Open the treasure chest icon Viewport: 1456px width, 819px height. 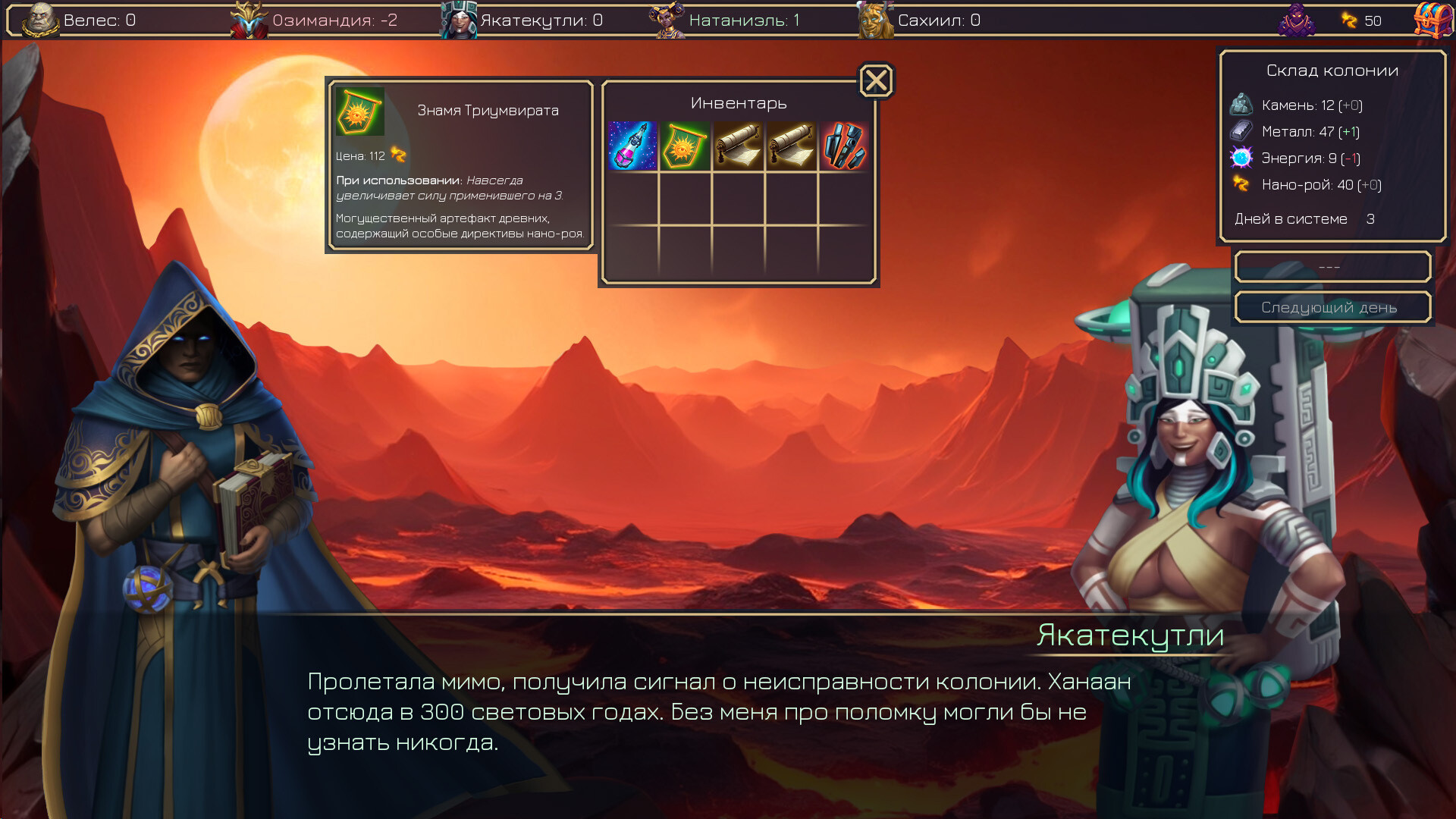point(1432,20)
